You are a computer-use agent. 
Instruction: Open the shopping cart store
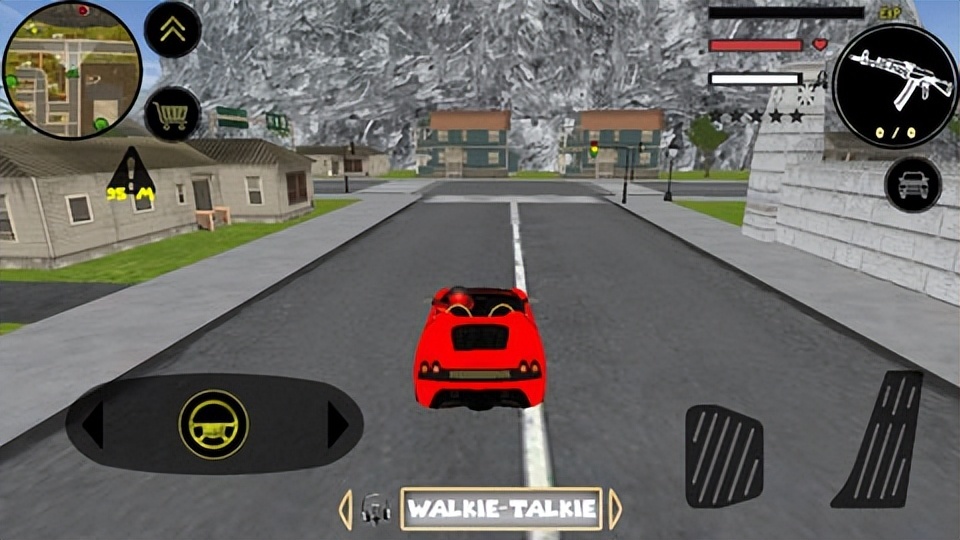point(173,114)
